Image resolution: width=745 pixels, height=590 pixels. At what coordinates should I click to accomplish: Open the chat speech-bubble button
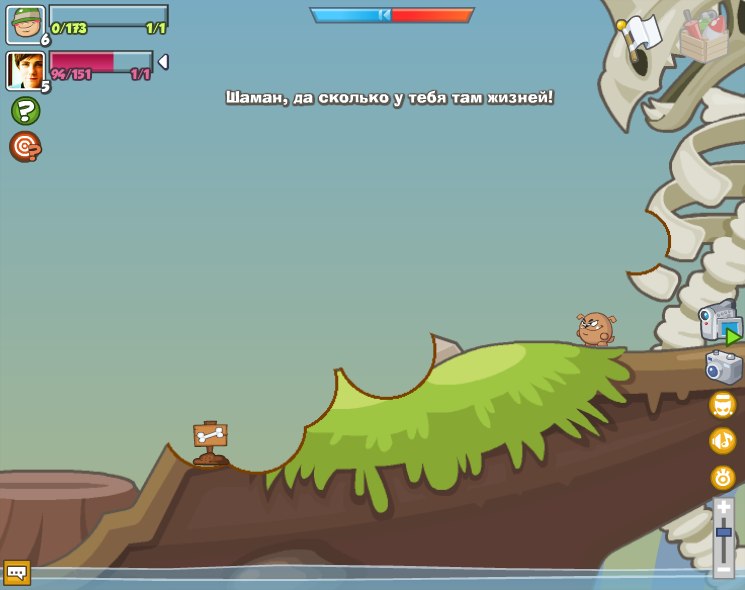click(x=17, y=573)
